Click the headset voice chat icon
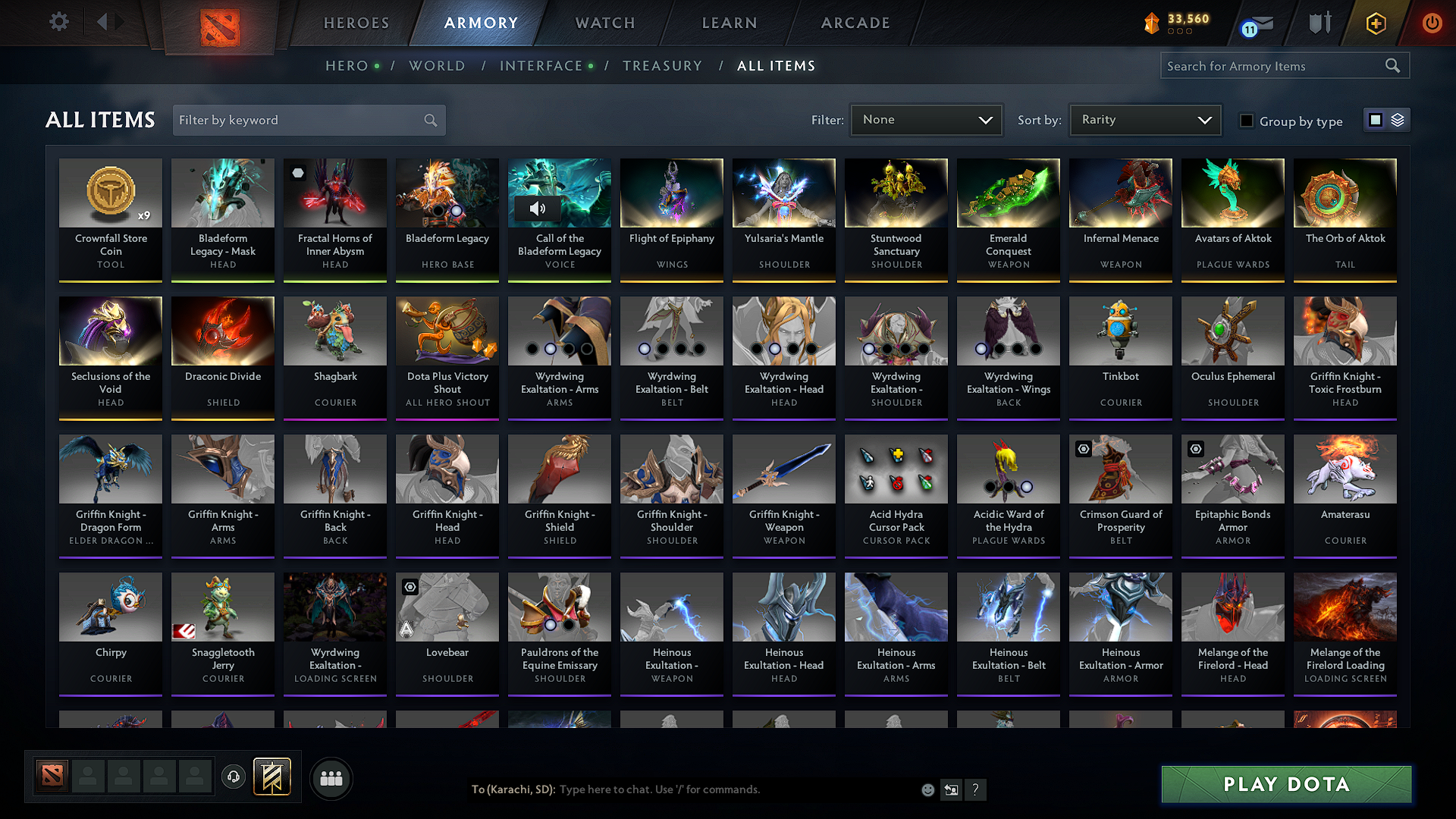The height and width of the screenshot is (819, 1456). click(x=234, y=778)
